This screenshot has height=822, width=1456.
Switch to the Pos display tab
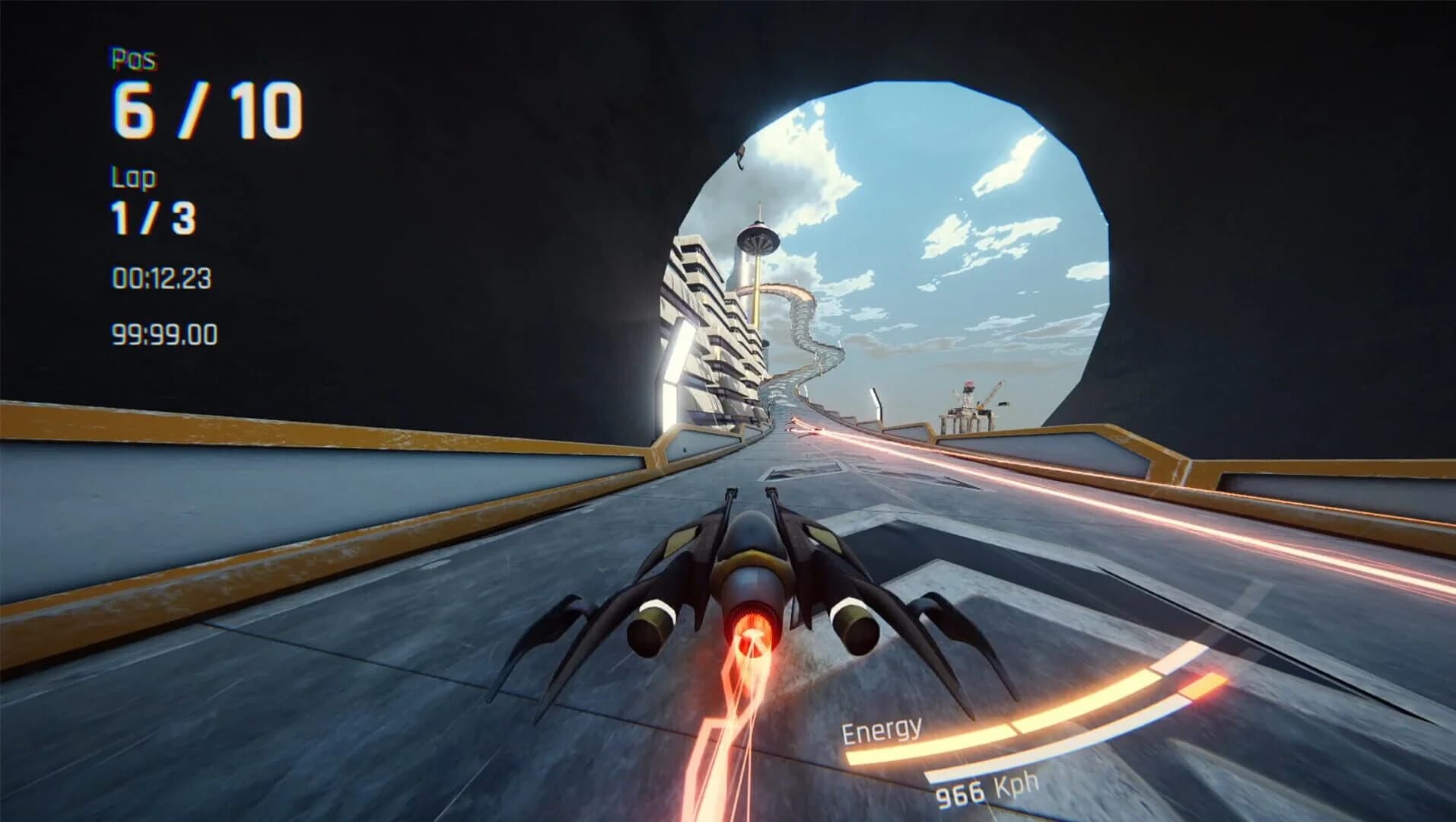[x=133, y=57]
